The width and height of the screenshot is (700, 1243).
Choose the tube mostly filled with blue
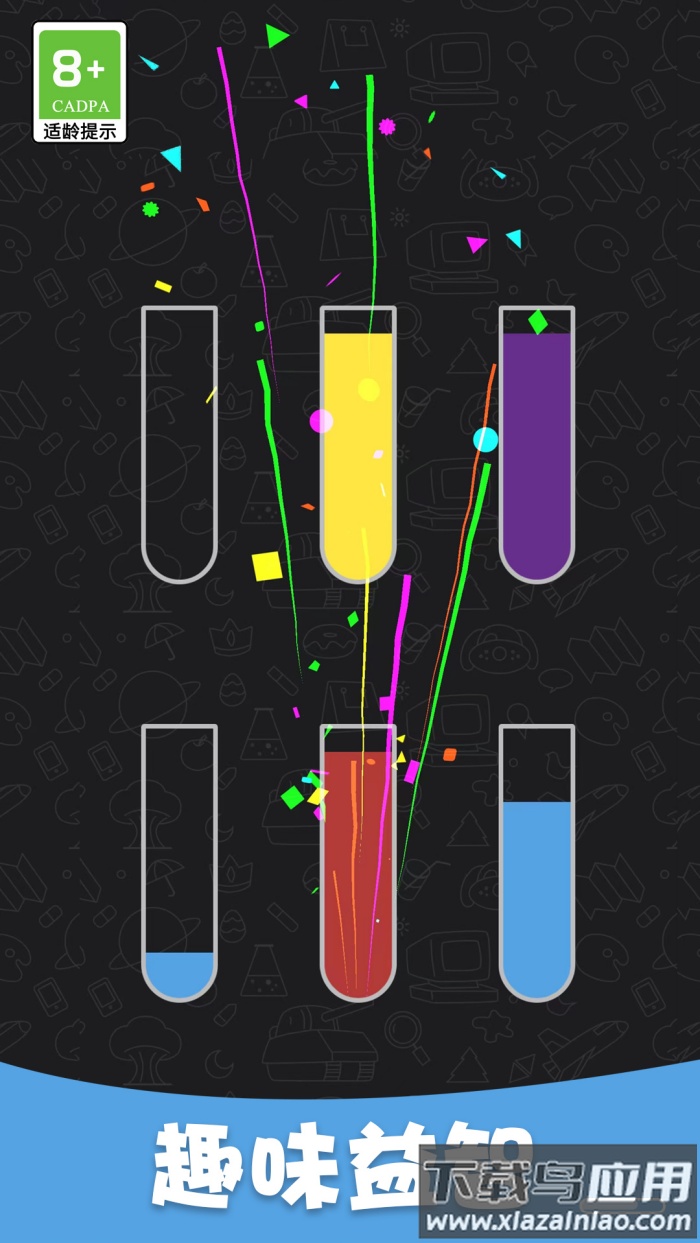(x=537, y=863)
